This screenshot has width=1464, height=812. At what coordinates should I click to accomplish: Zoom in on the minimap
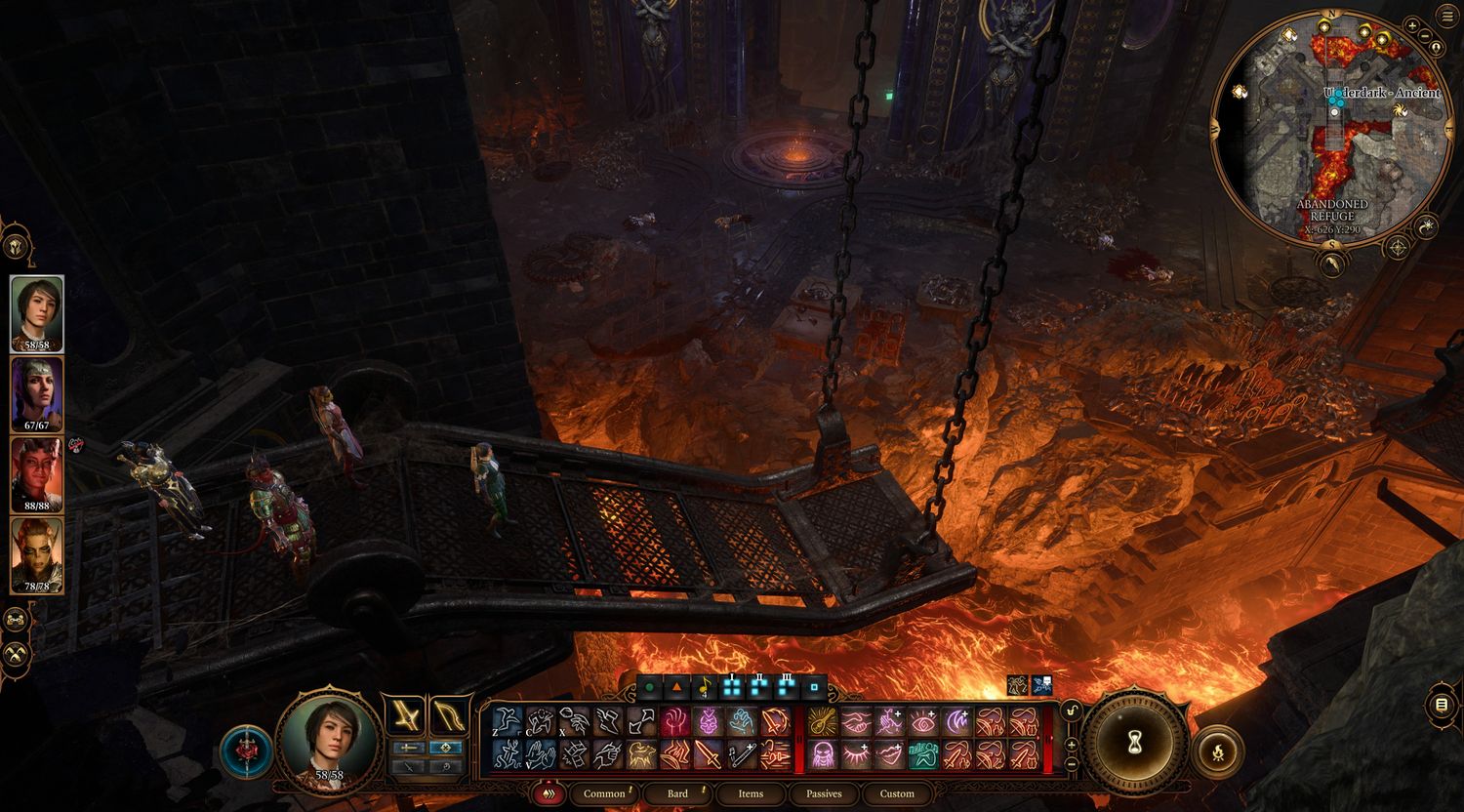click(x=1412, y=25)
